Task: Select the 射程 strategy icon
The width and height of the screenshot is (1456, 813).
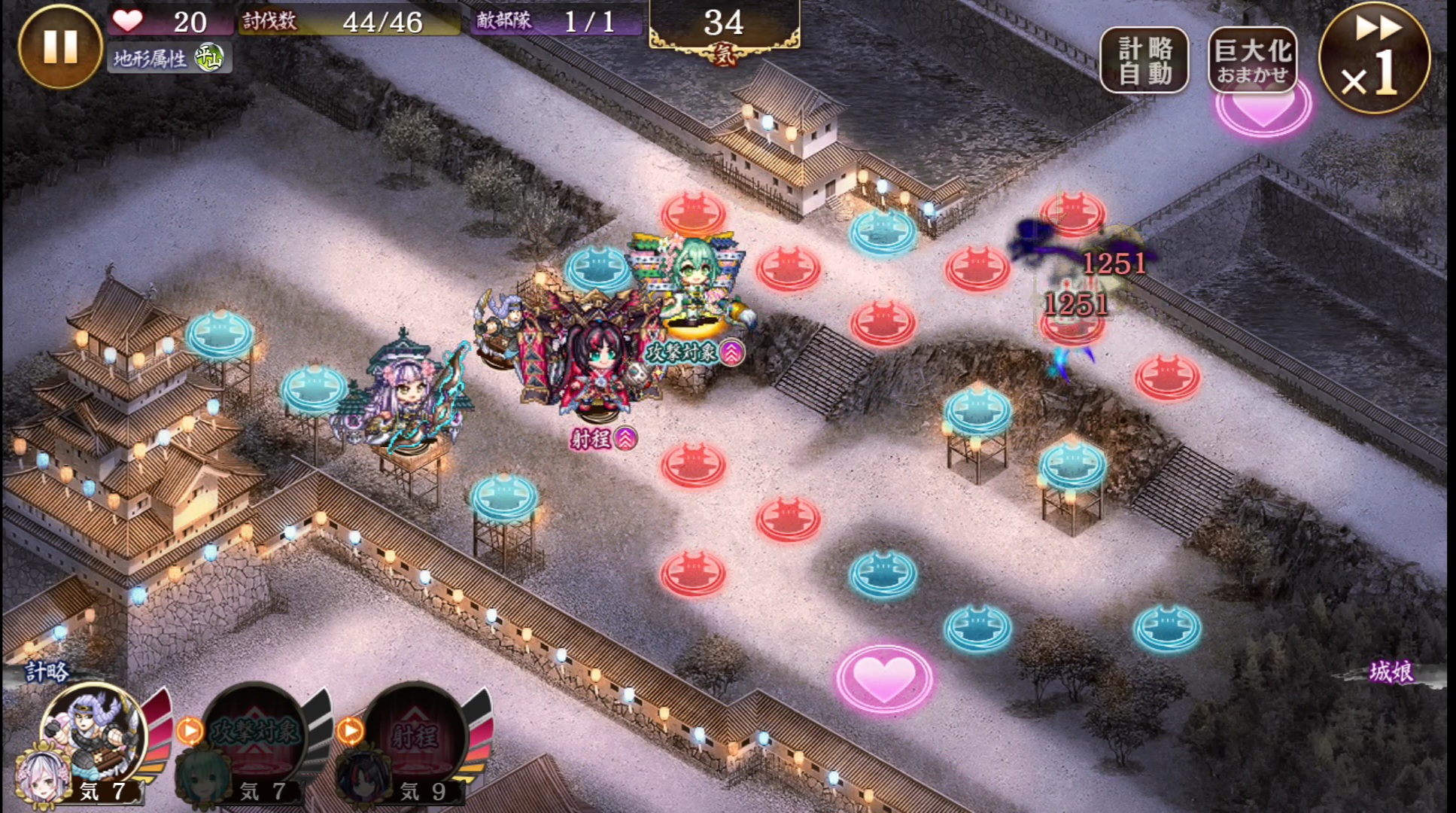Action: point(415,734)
